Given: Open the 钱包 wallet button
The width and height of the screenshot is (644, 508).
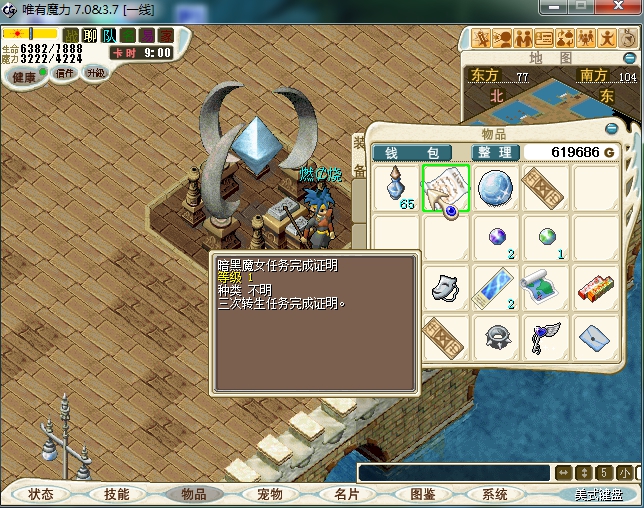Looking at the screenshot, I should coord(412,153).
